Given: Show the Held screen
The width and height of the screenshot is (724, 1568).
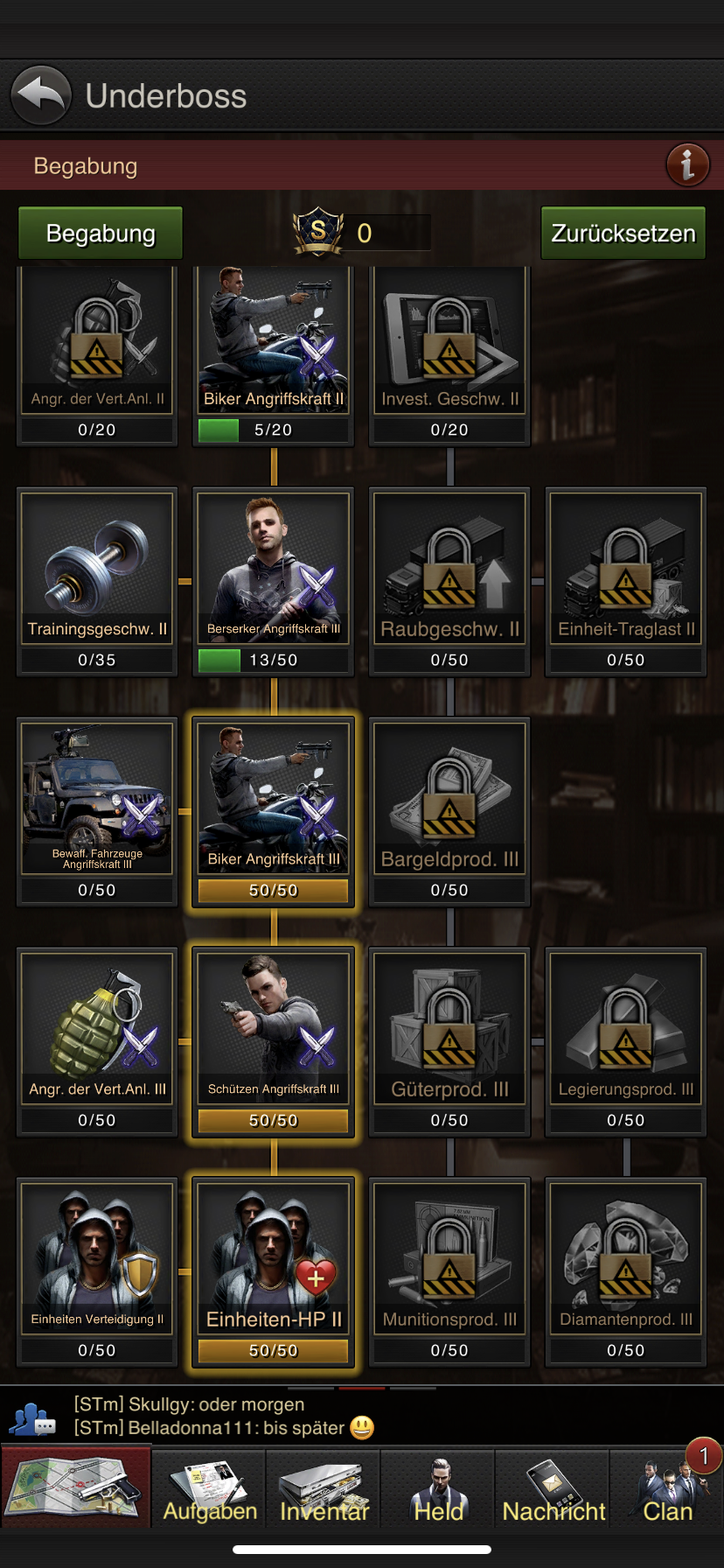Looking at the screenshot, I should [439, 1491].
